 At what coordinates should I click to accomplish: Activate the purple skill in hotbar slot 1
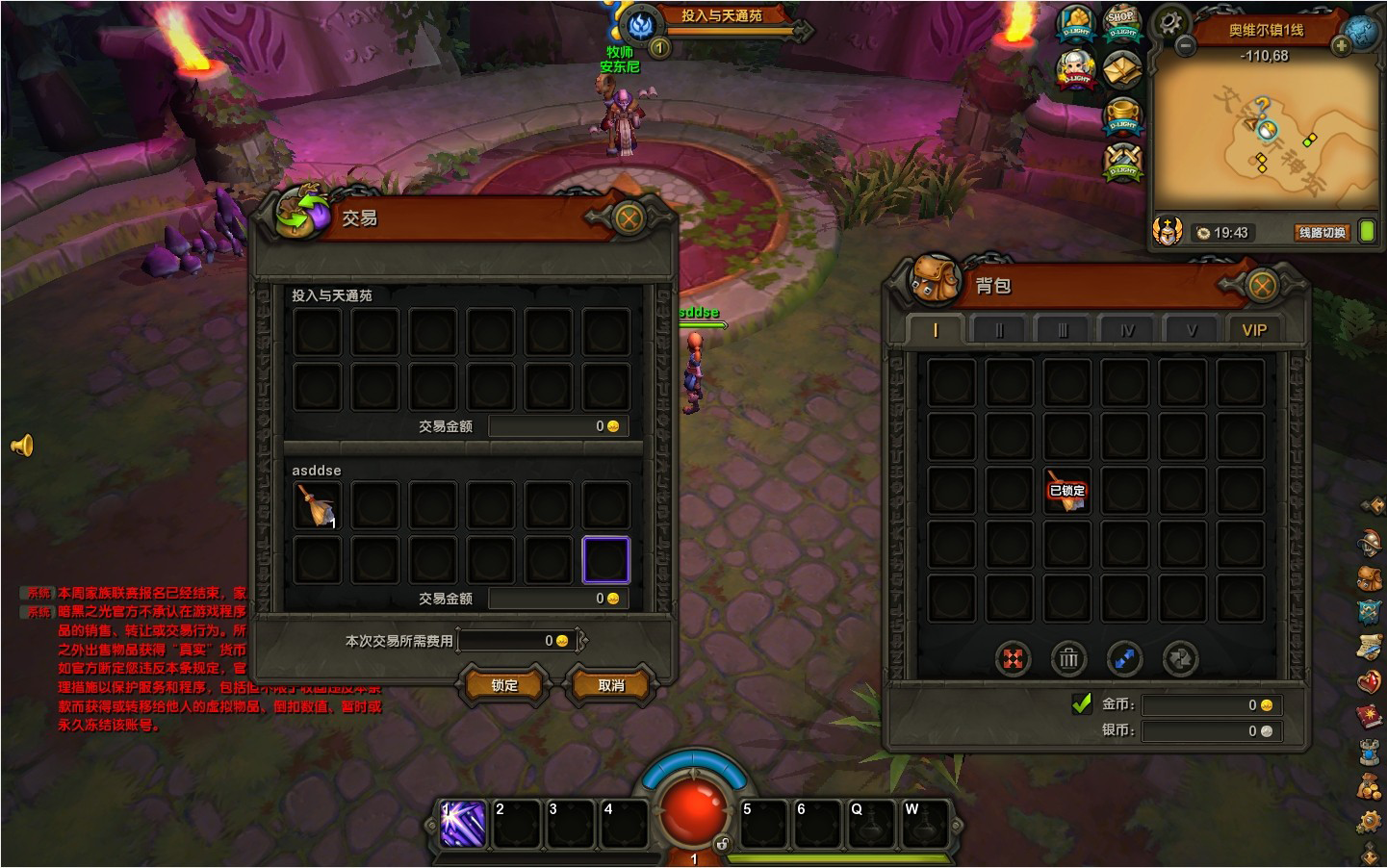click(x=463, y=824)
